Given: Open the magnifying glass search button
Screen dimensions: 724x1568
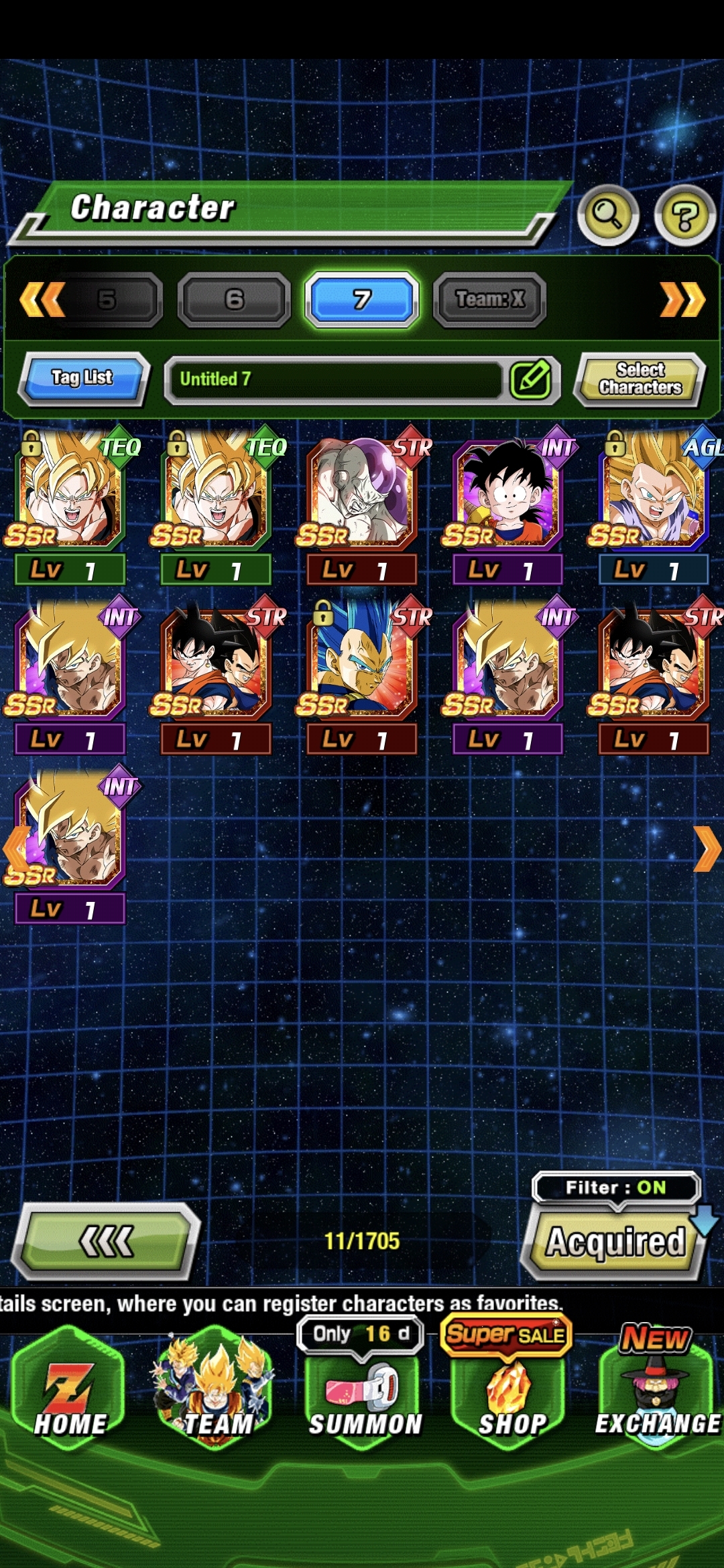Looking at the screenshot, I should 608,215.
